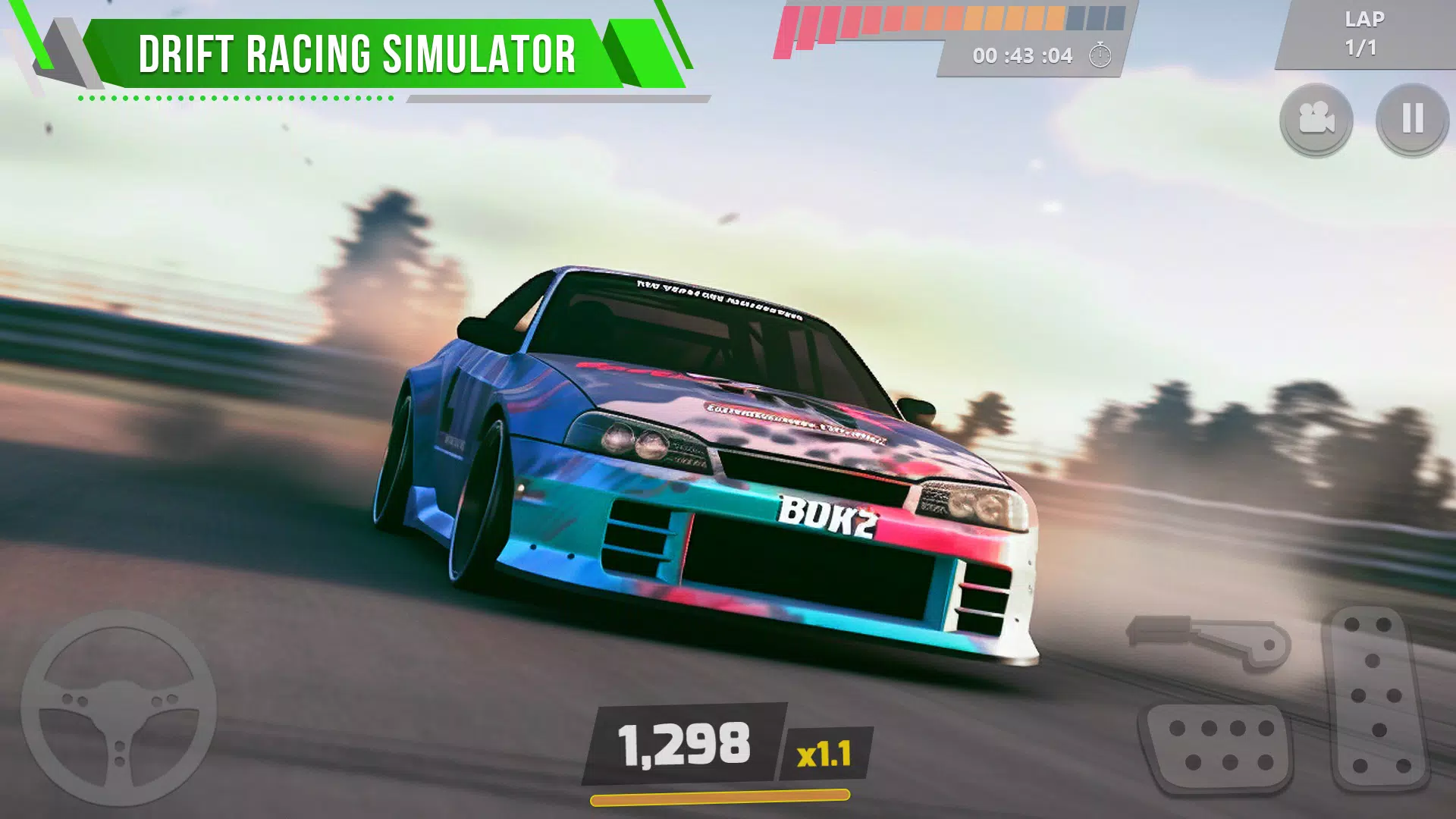
Task: Tap the steering wheel control
Action: (119, 708)
